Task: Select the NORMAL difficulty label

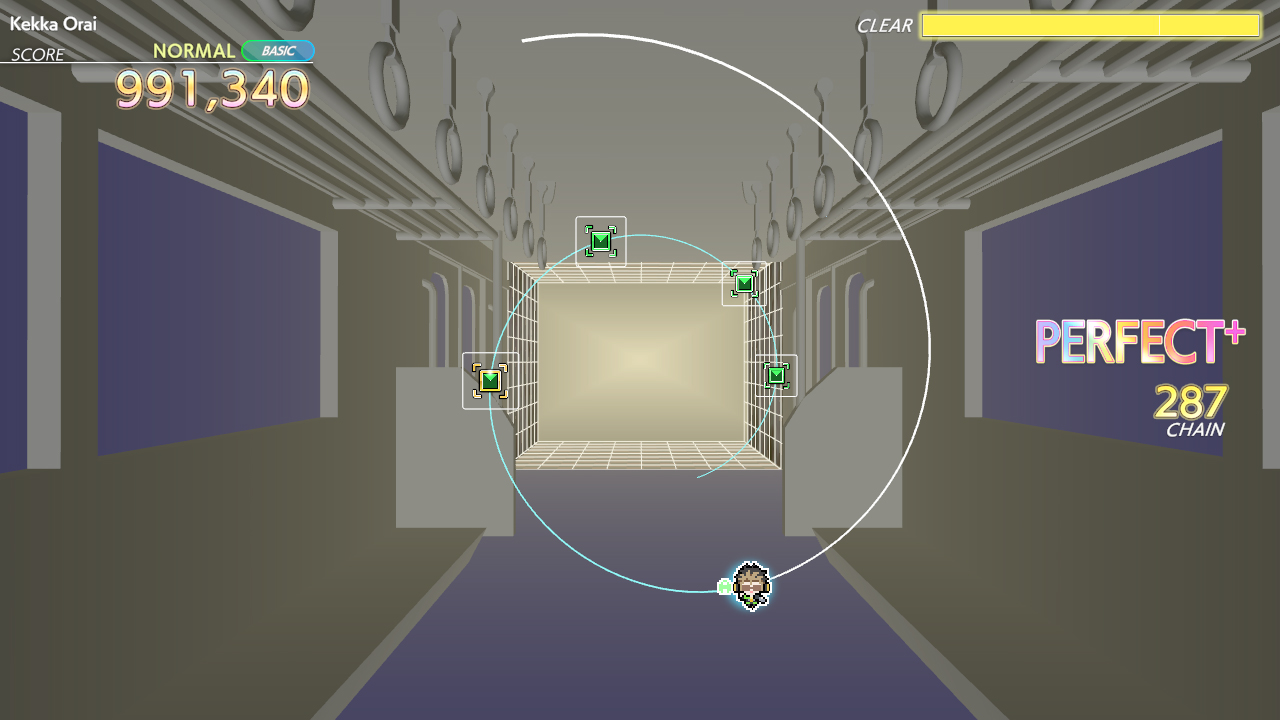Action: (x=196, y=49)
